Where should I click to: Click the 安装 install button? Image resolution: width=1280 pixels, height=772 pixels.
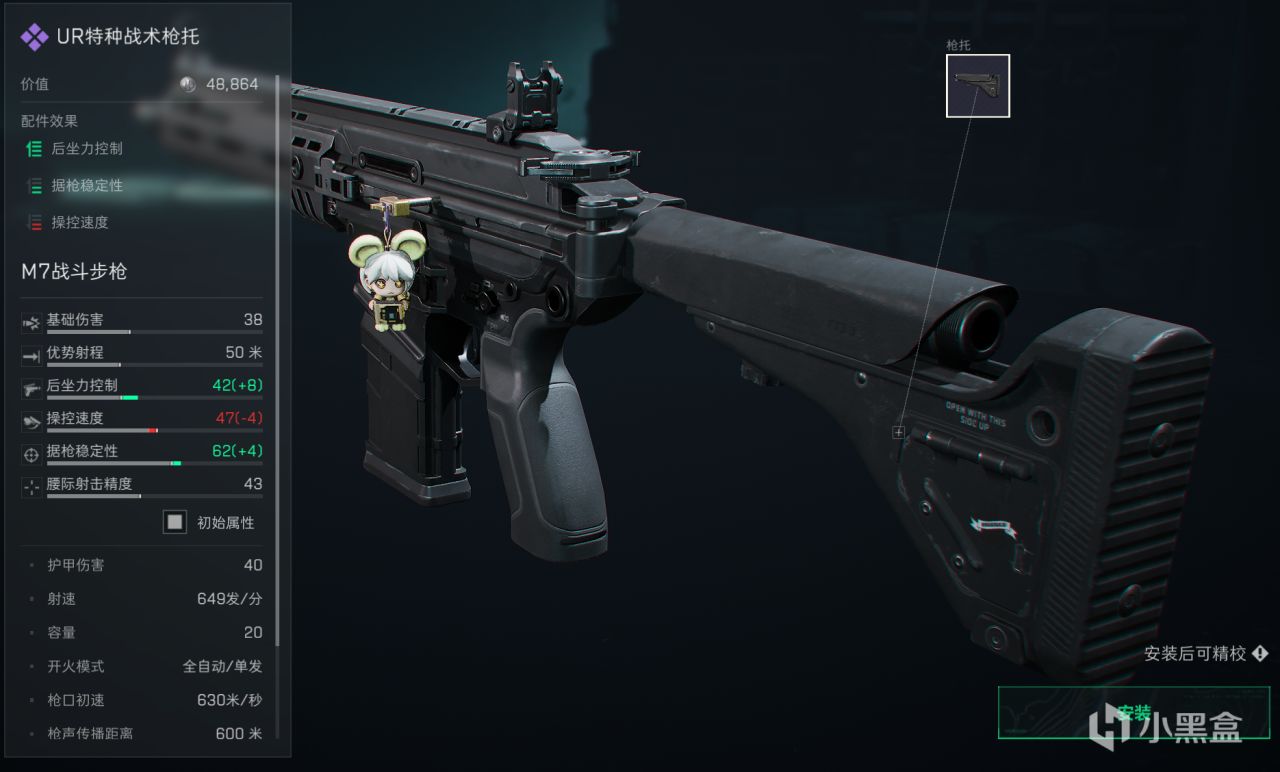[1133, 712]
